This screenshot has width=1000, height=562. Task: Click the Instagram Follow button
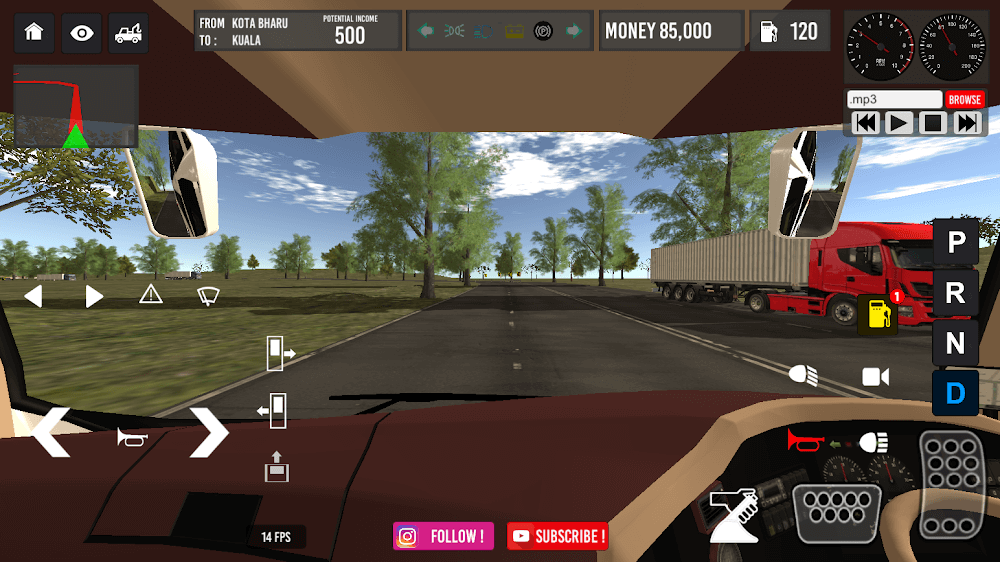click(x=443, y=537)
